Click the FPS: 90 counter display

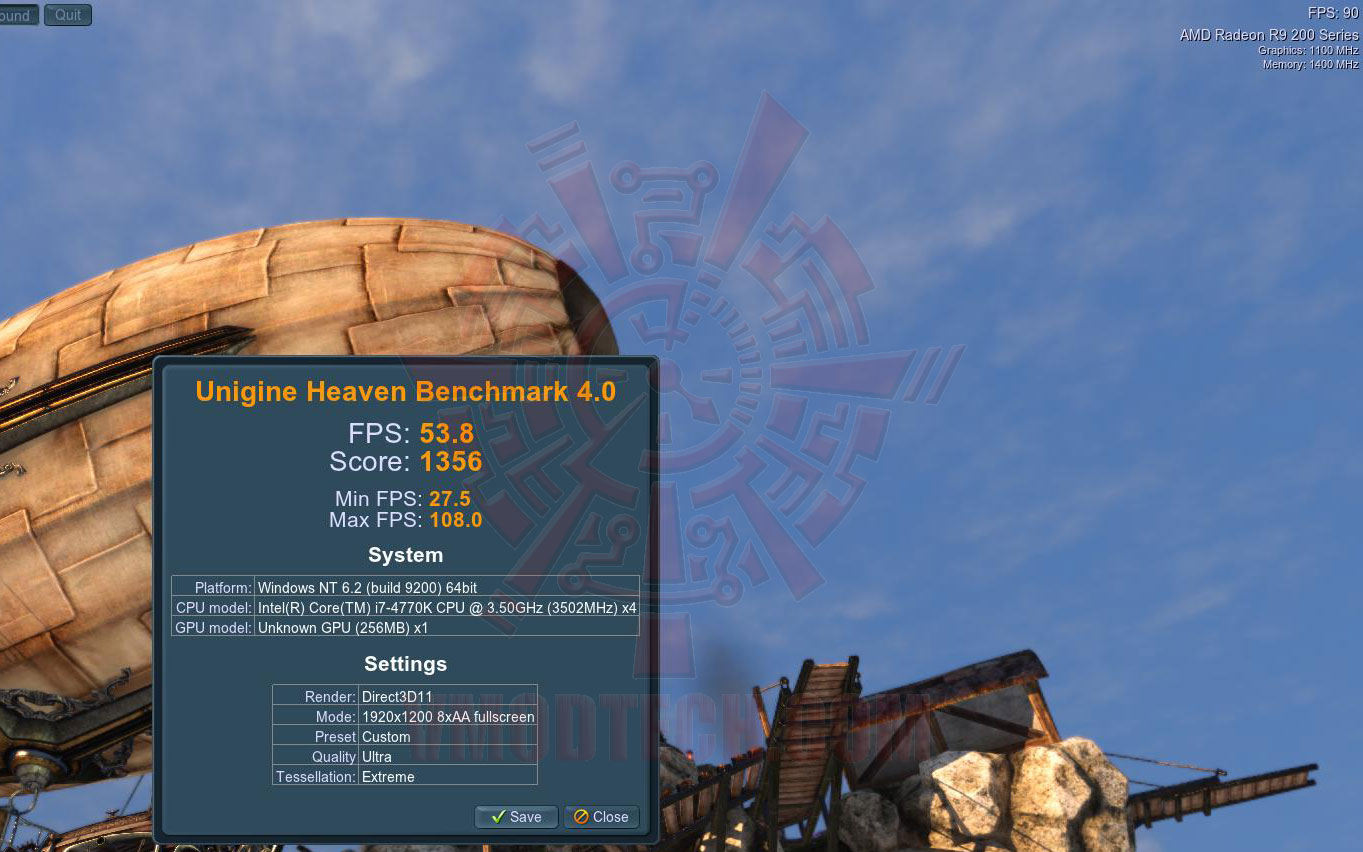click(x=1335, y=13)
